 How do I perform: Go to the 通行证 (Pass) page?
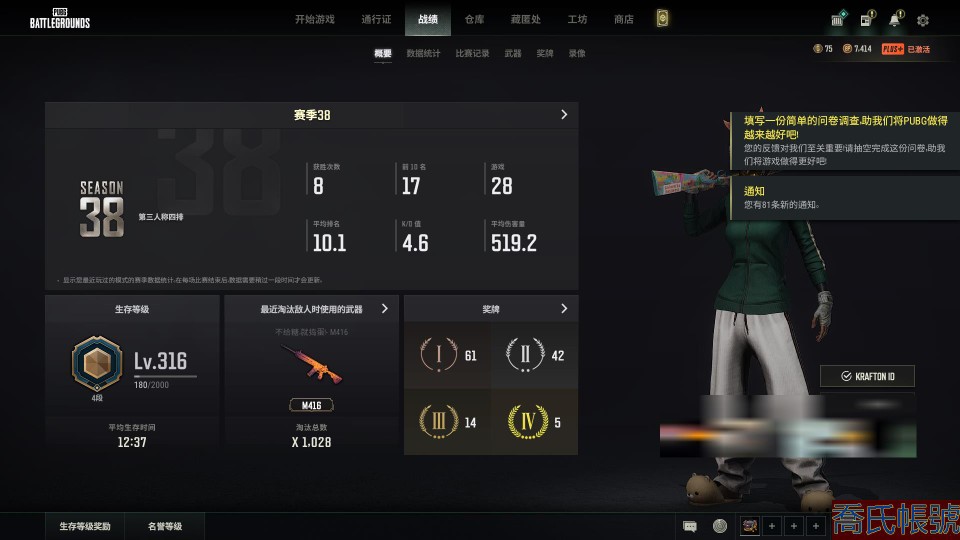click(376, 19)
